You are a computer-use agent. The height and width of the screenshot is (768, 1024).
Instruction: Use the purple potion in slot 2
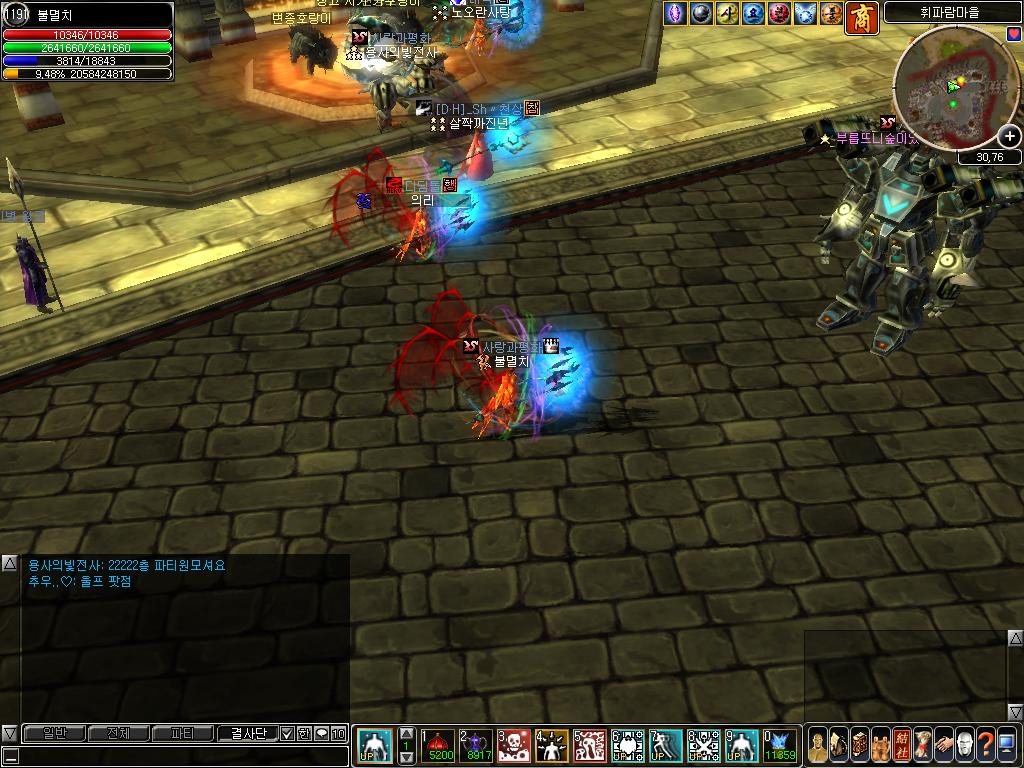click(x=476, y=746)
